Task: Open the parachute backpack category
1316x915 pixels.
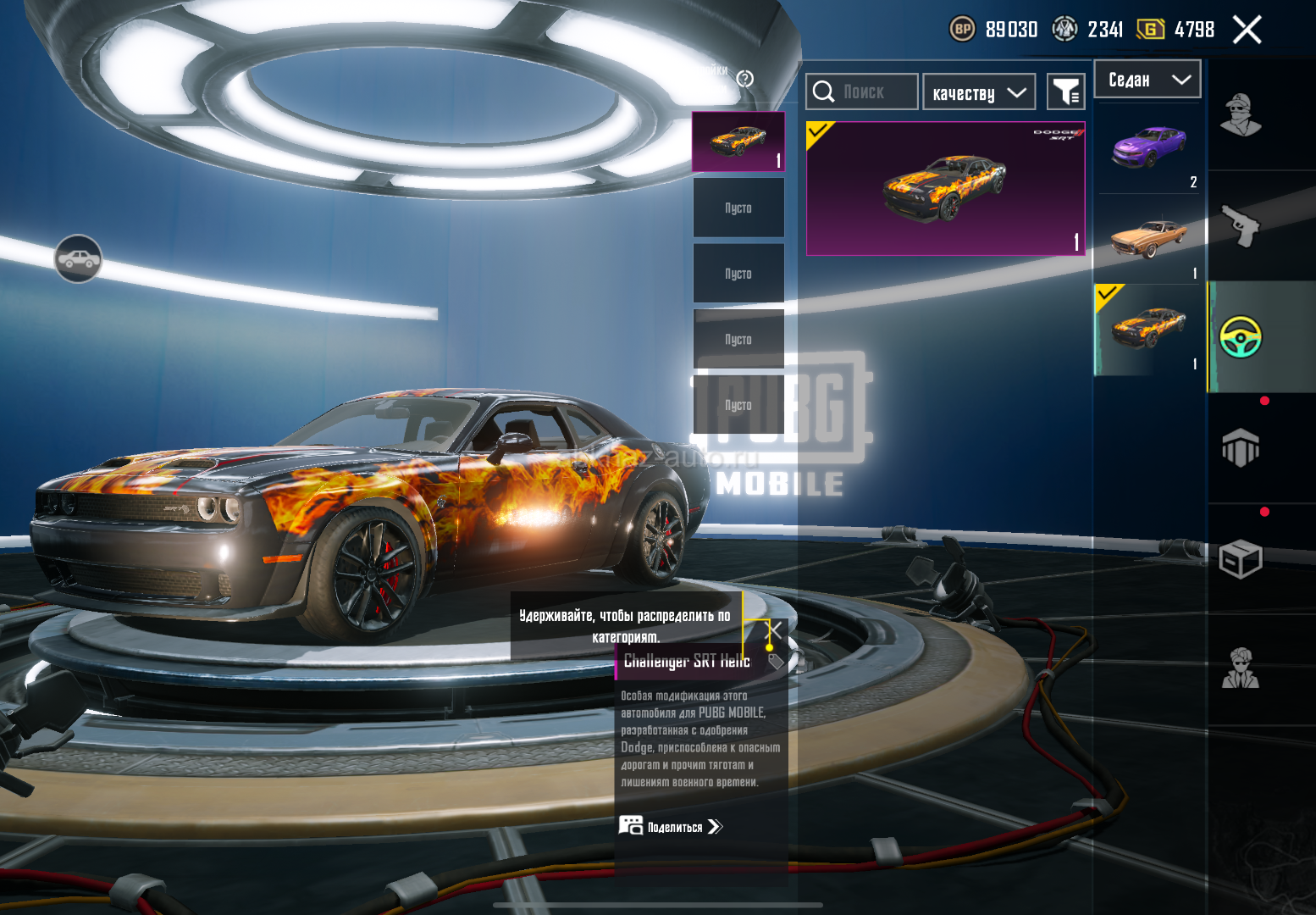Action: click(1241, 447)
